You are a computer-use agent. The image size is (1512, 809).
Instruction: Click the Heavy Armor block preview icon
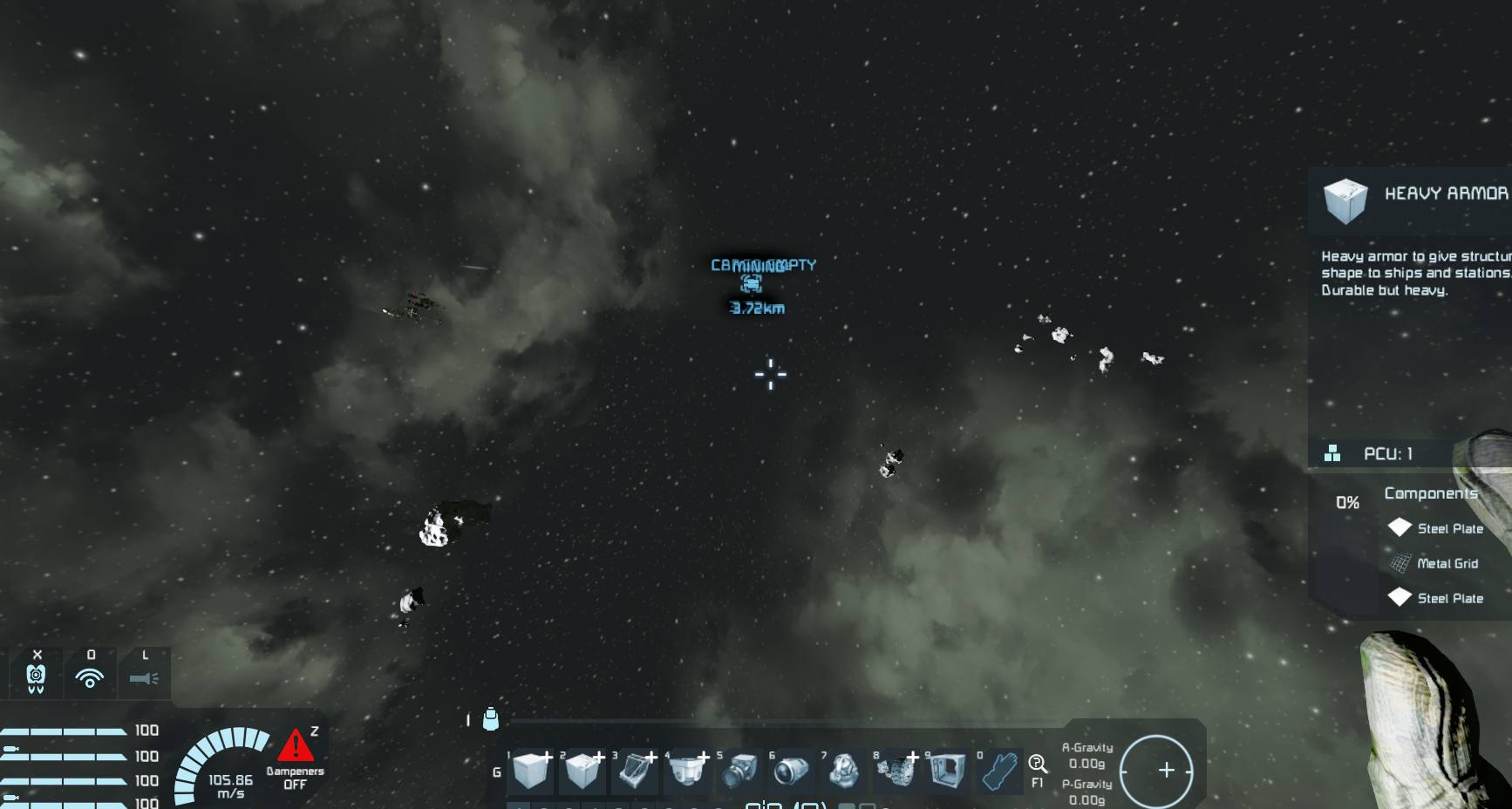point(1345,201)
